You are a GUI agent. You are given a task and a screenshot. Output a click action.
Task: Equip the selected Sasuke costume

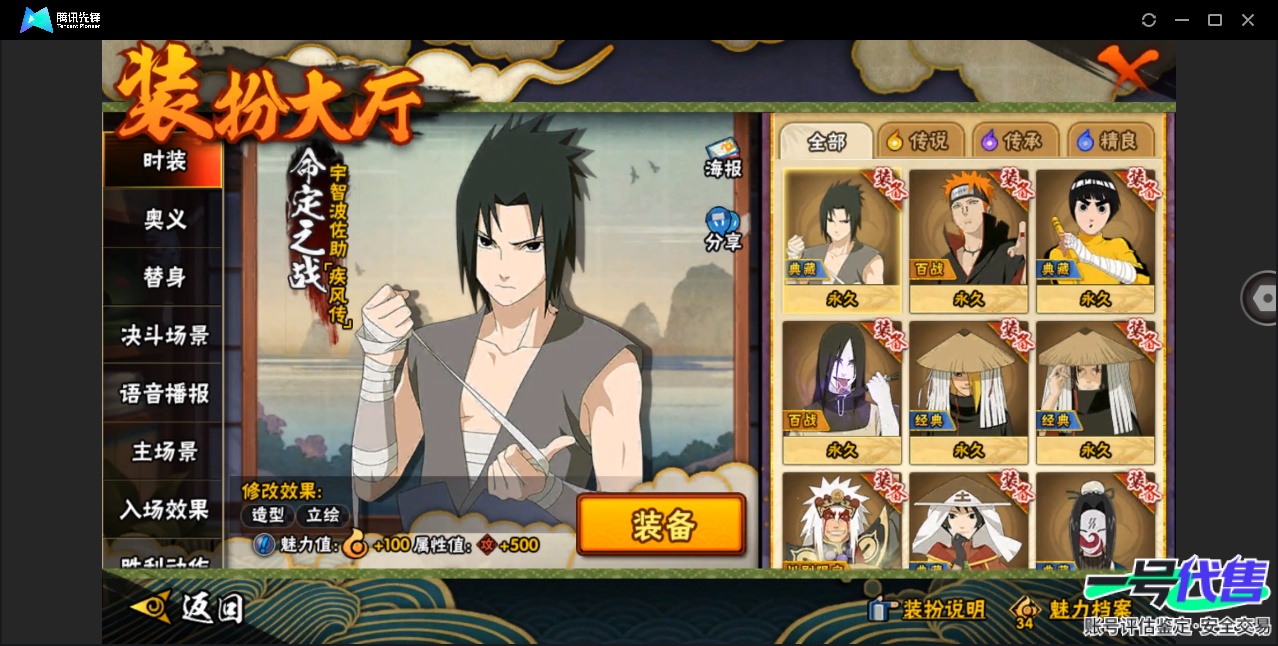(661, 524)
